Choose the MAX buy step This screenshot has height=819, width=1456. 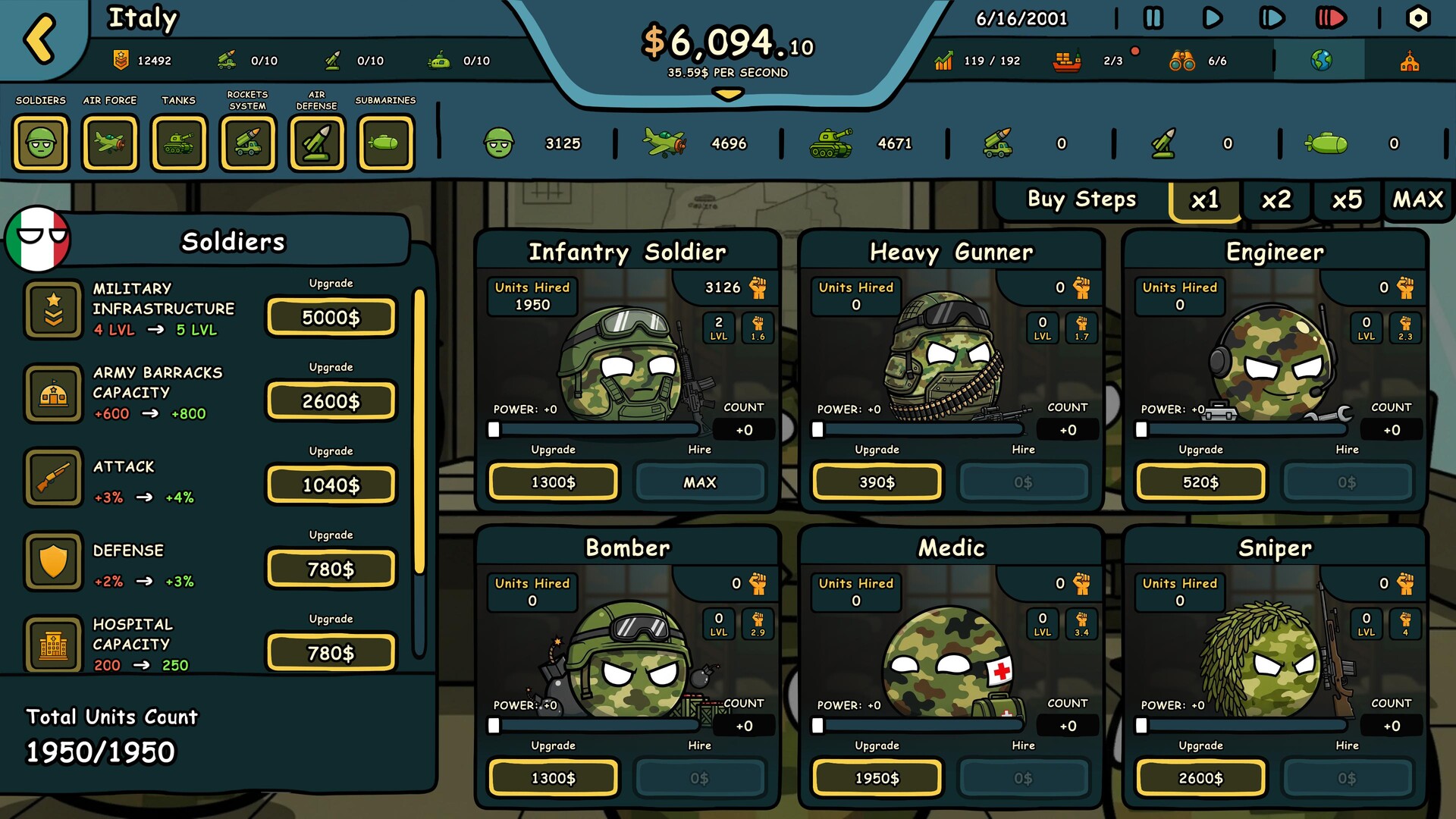pos(1417,200)
